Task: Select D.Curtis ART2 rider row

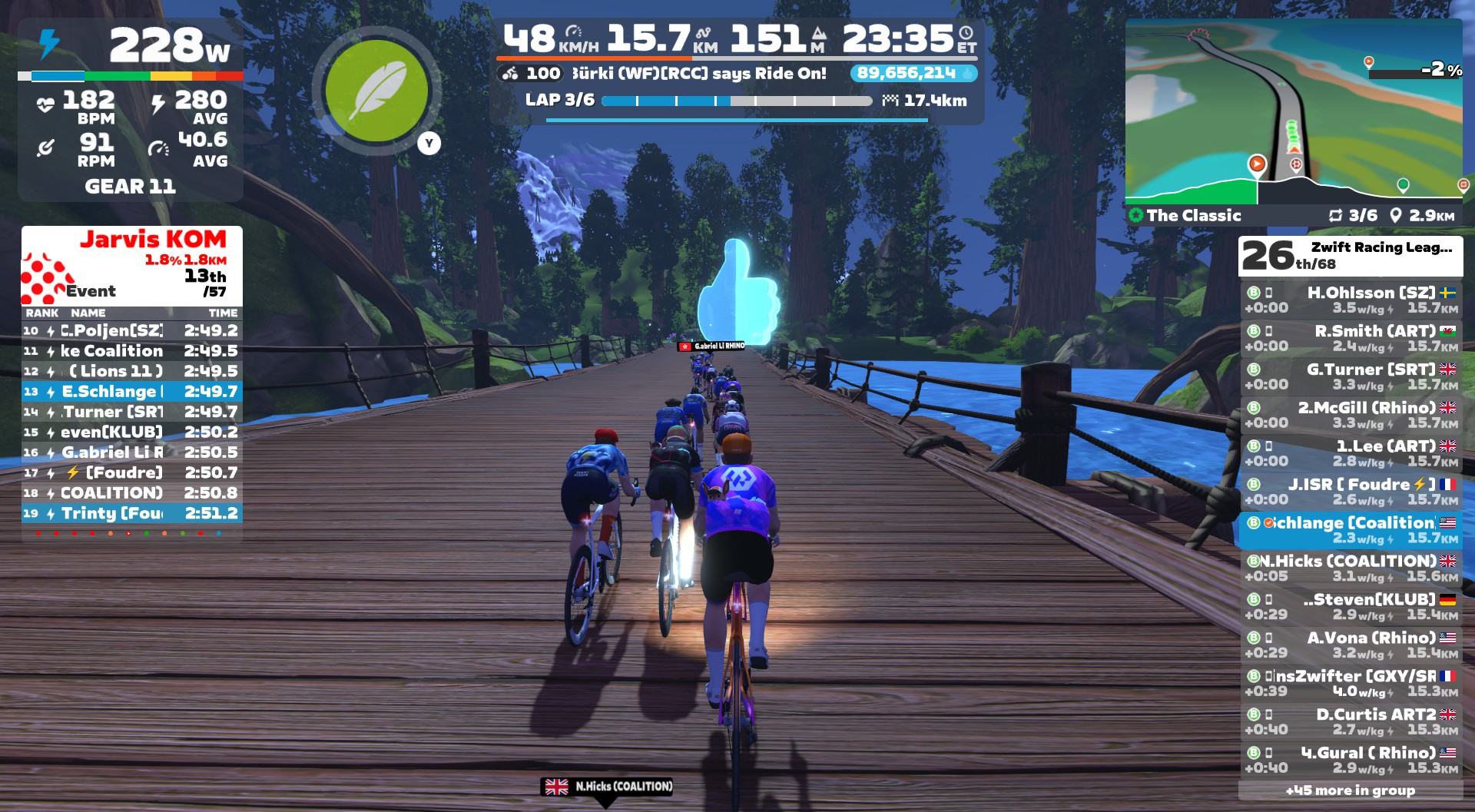Action: point(1351,722)
